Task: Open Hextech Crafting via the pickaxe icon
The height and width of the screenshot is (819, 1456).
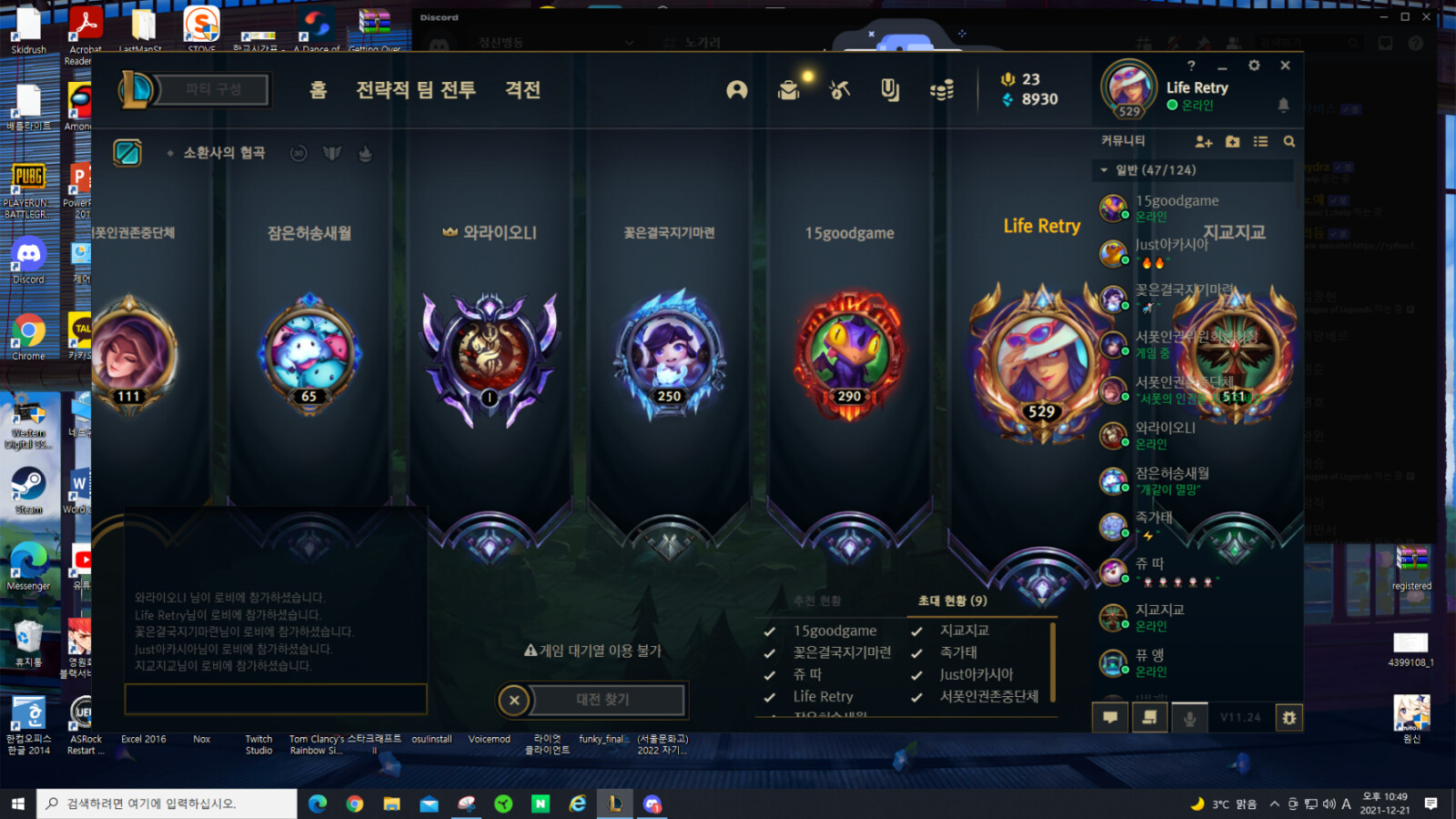Action: tap(839, 90)
